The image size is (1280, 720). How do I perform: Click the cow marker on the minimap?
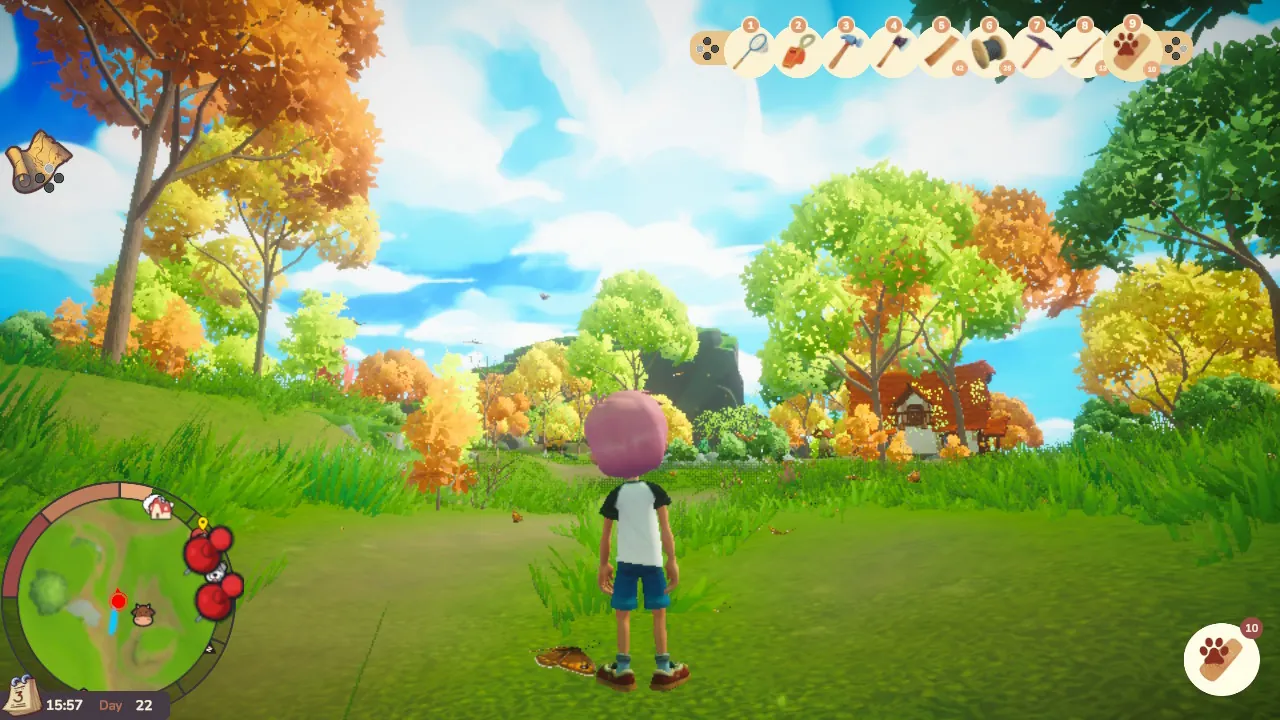click(144, 614)
